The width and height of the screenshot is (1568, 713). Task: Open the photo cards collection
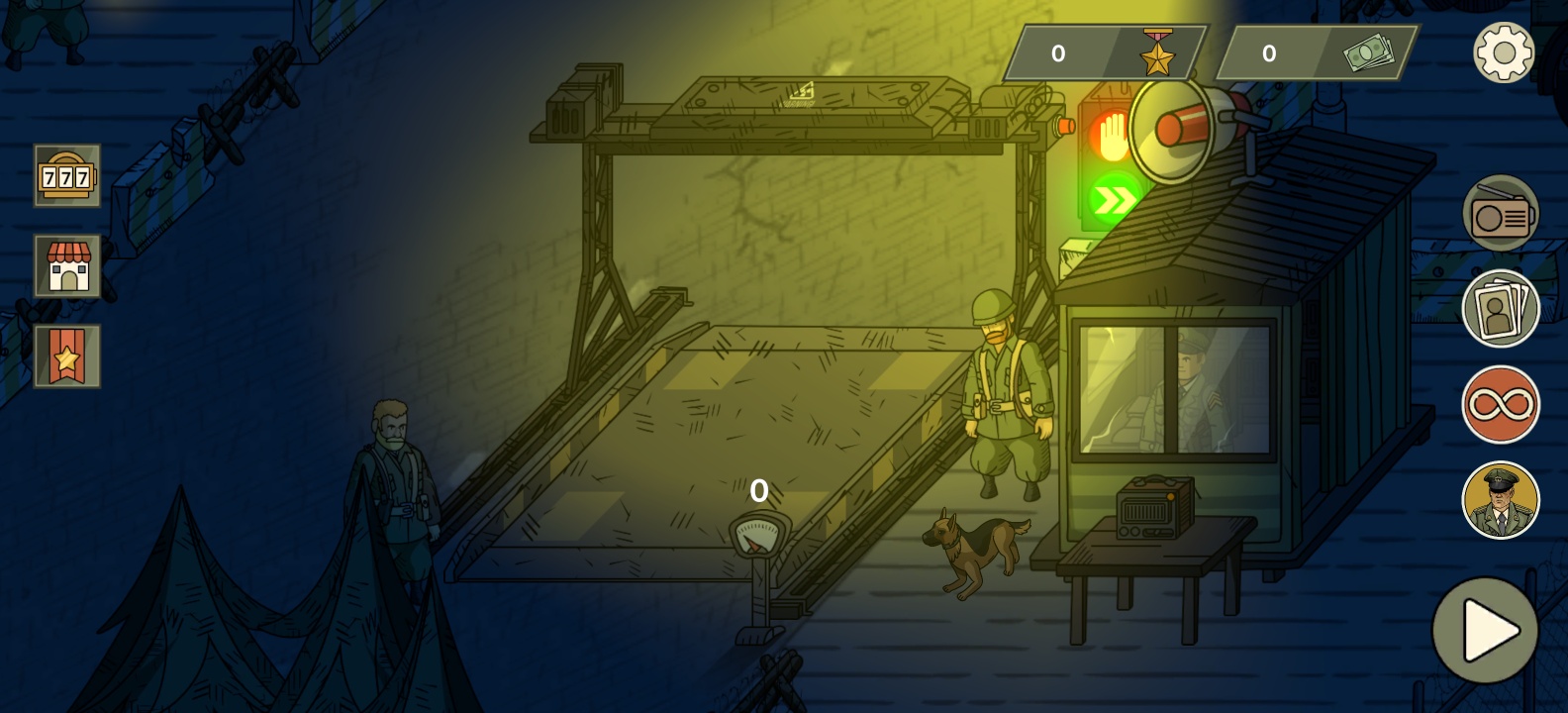point(1501,309)
